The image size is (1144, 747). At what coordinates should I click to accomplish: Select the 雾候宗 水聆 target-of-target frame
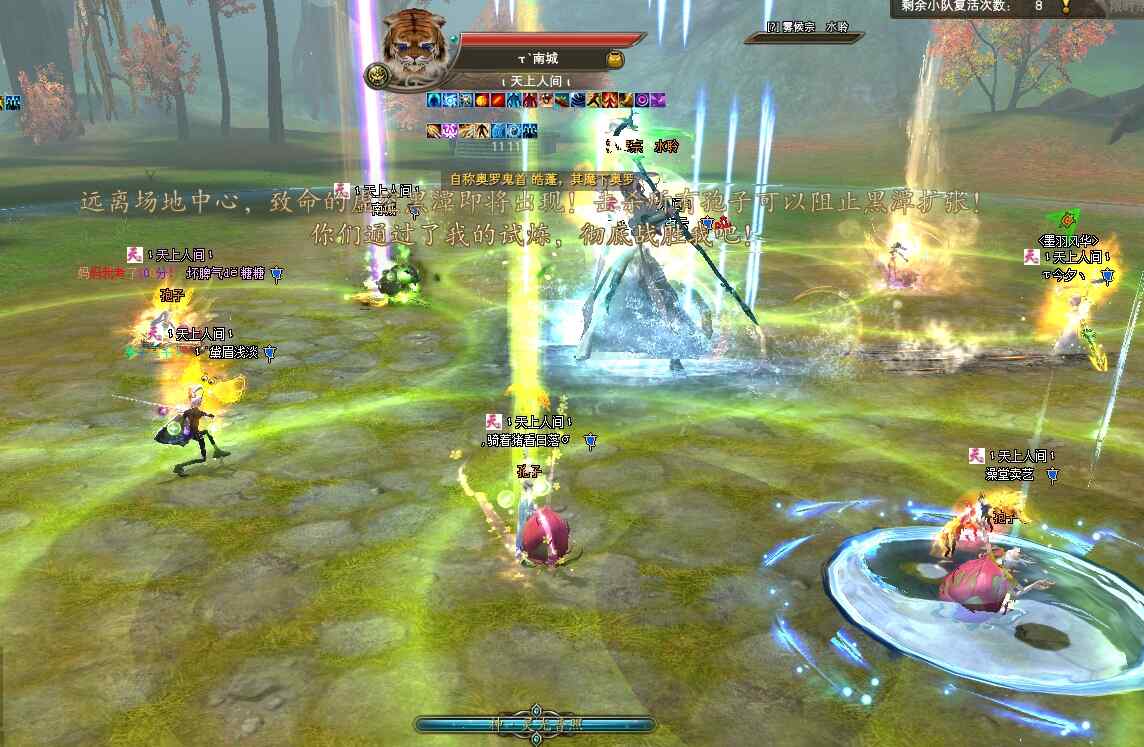click(x=806, y=31)
